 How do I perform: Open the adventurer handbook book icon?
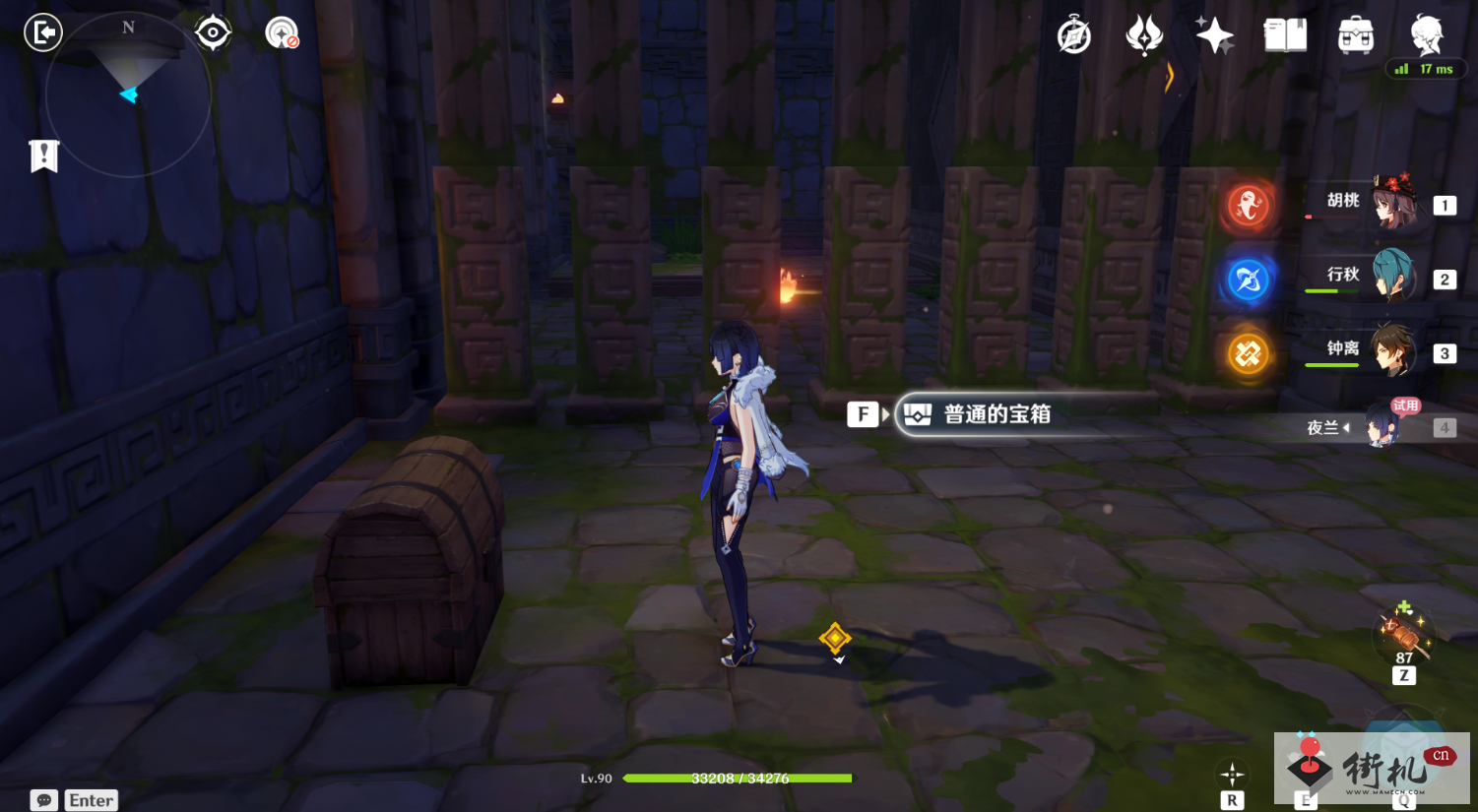click(x=1285, y=36)
